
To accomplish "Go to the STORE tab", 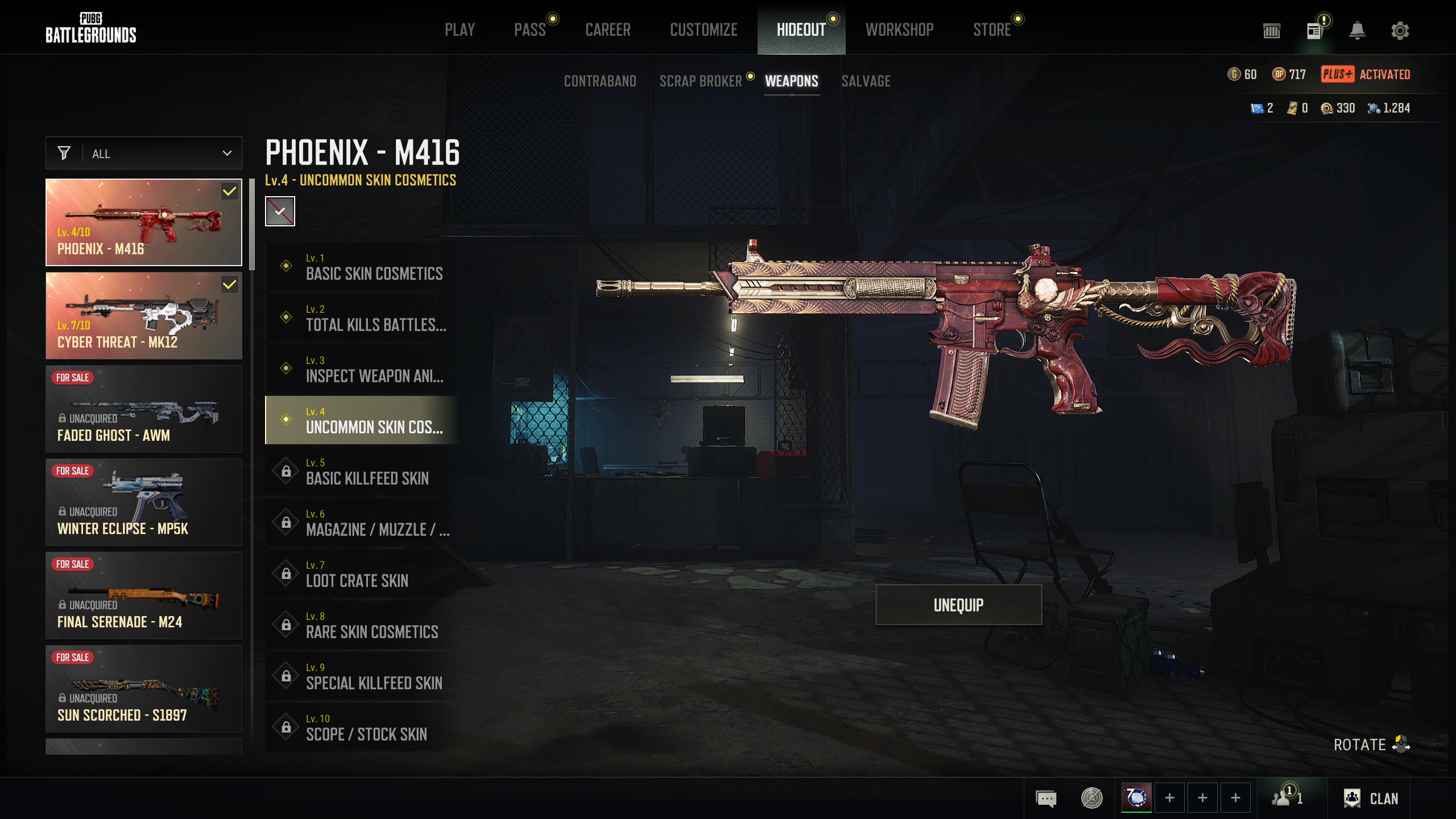I will (992, 30).
